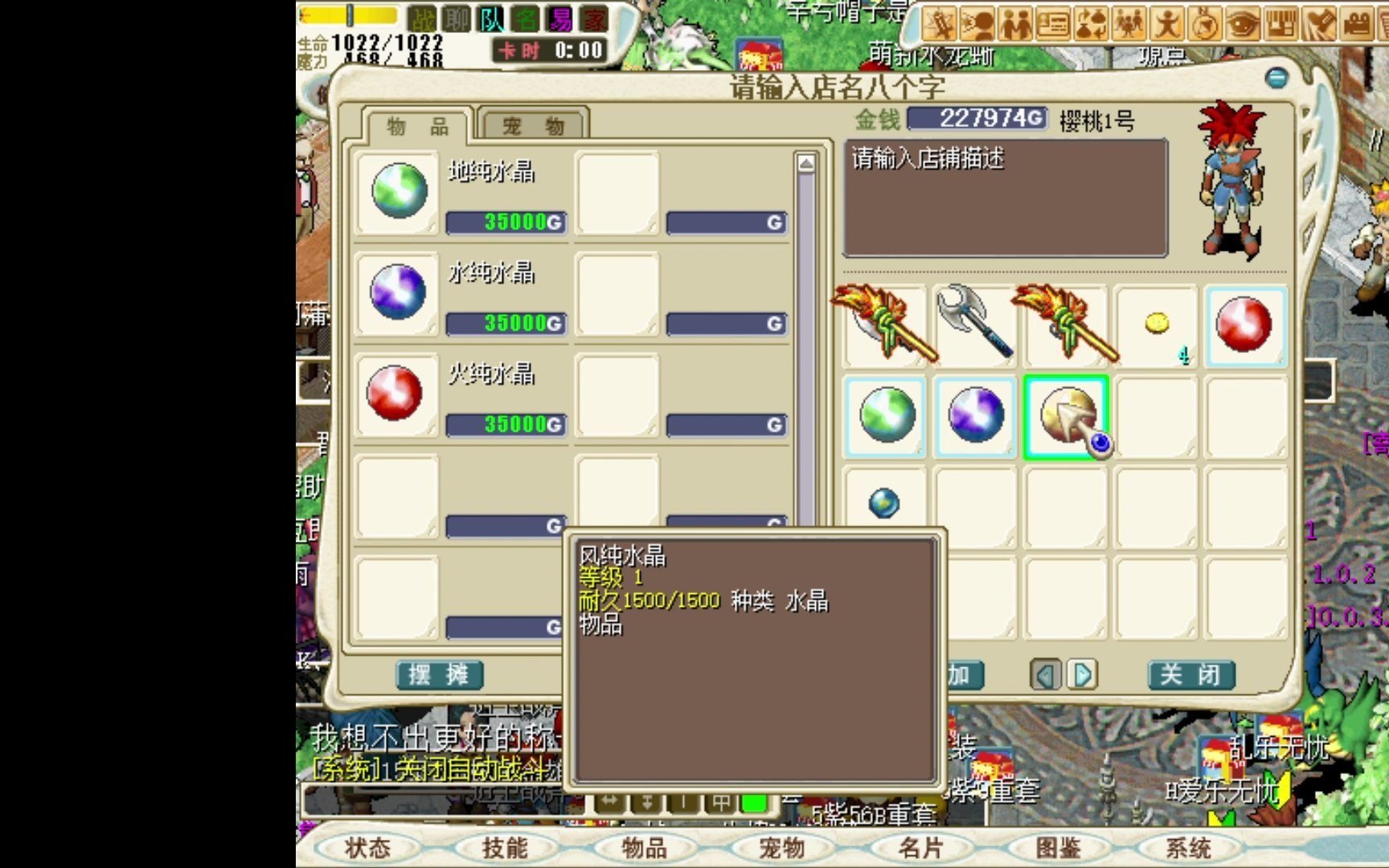Image resolution: width=1389 pixels, height=868 pixels.
Task: Open the 技能 skills menu
Action: (505, 848)
